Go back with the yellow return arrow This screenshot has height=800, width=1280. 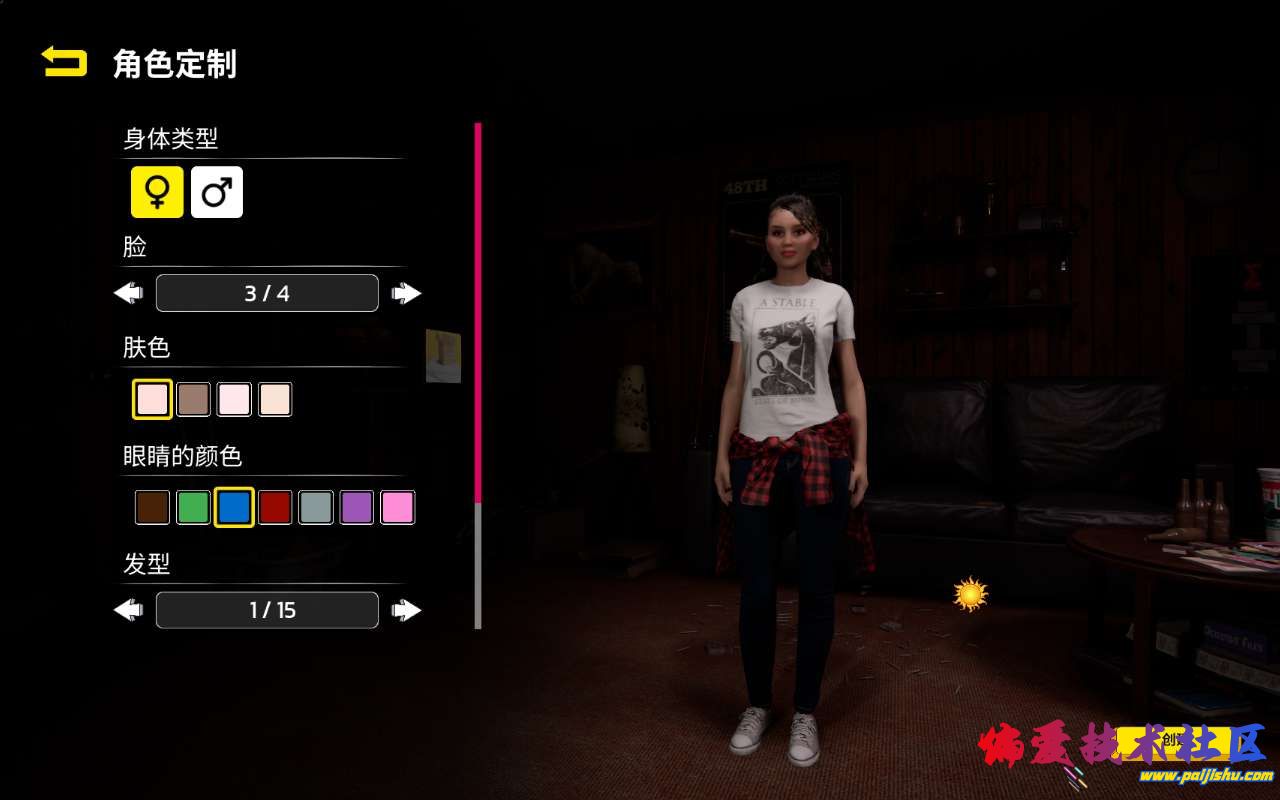coord(64,63)
